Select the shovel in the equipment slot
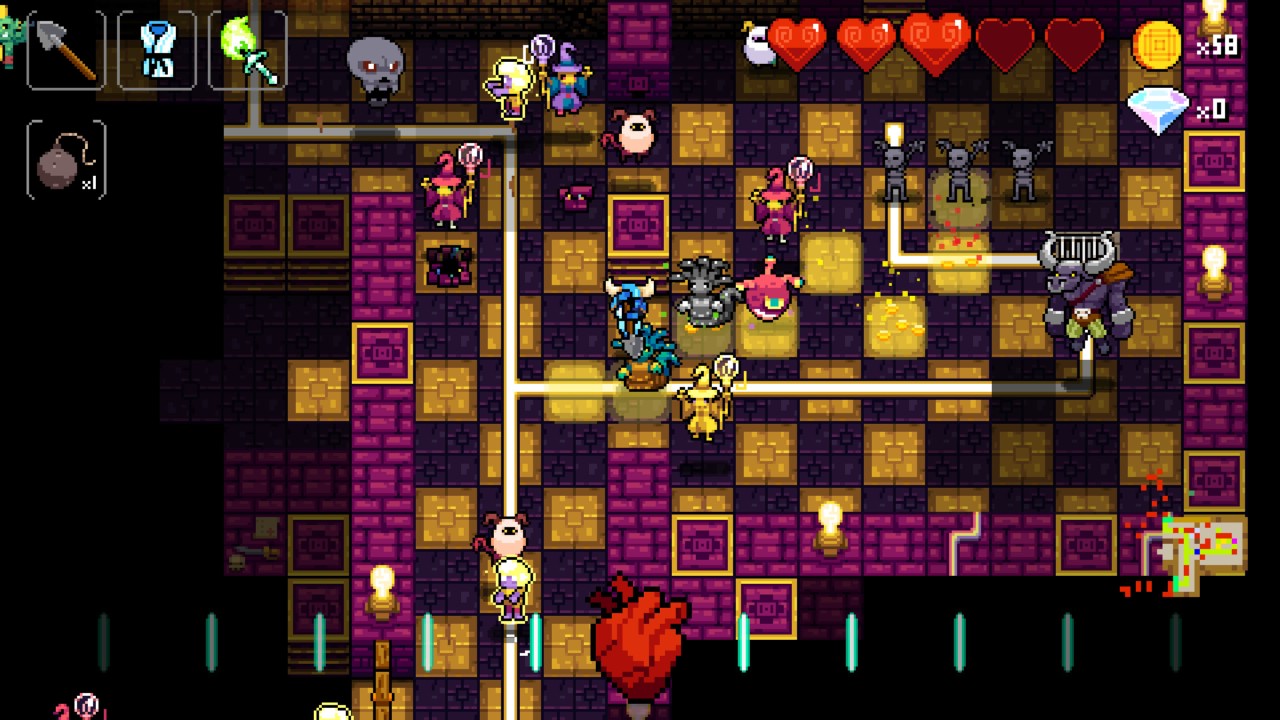 point(62,48)
